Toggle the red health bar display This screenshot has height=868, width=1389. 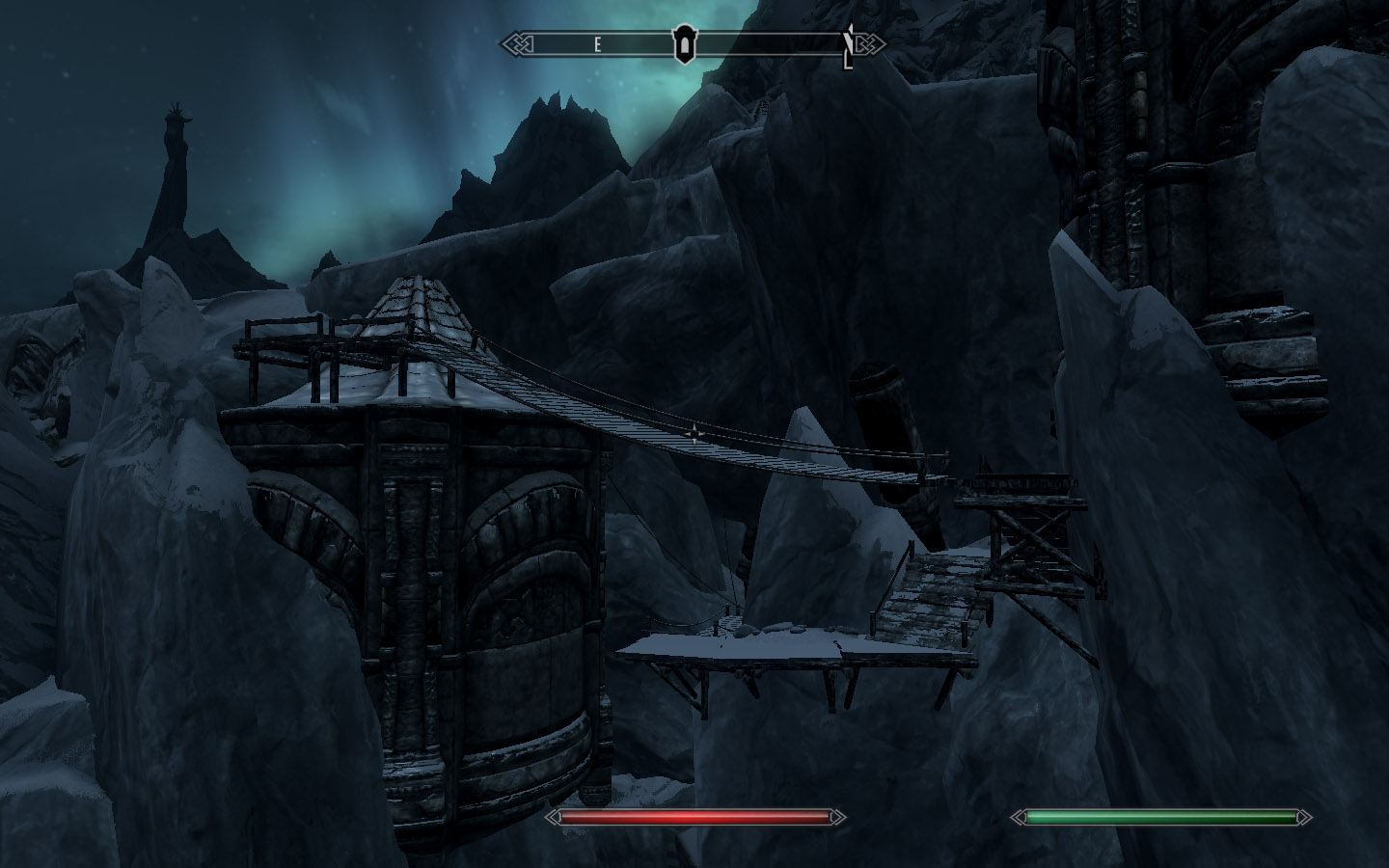click(x=693, y=818)
